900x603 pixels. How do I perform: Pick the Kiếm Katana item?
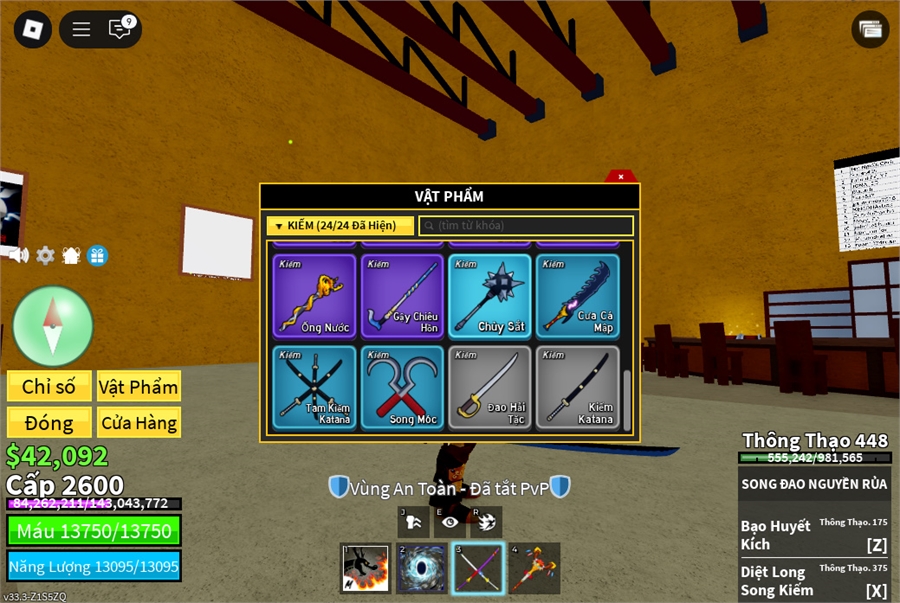tap(578, 387)
